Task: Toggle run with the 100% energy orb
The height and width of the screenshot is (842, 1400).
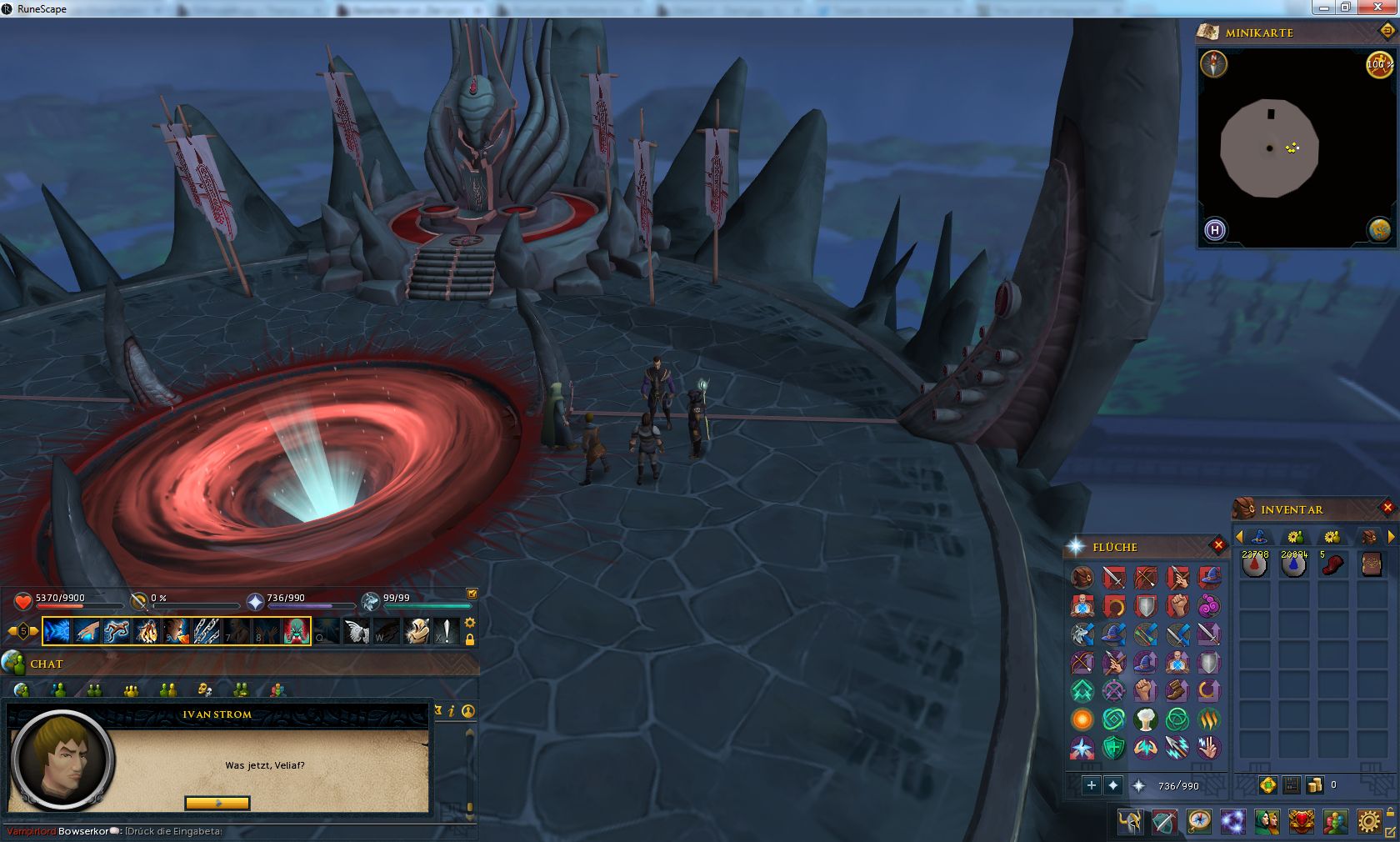Action: coord(1379,64)
